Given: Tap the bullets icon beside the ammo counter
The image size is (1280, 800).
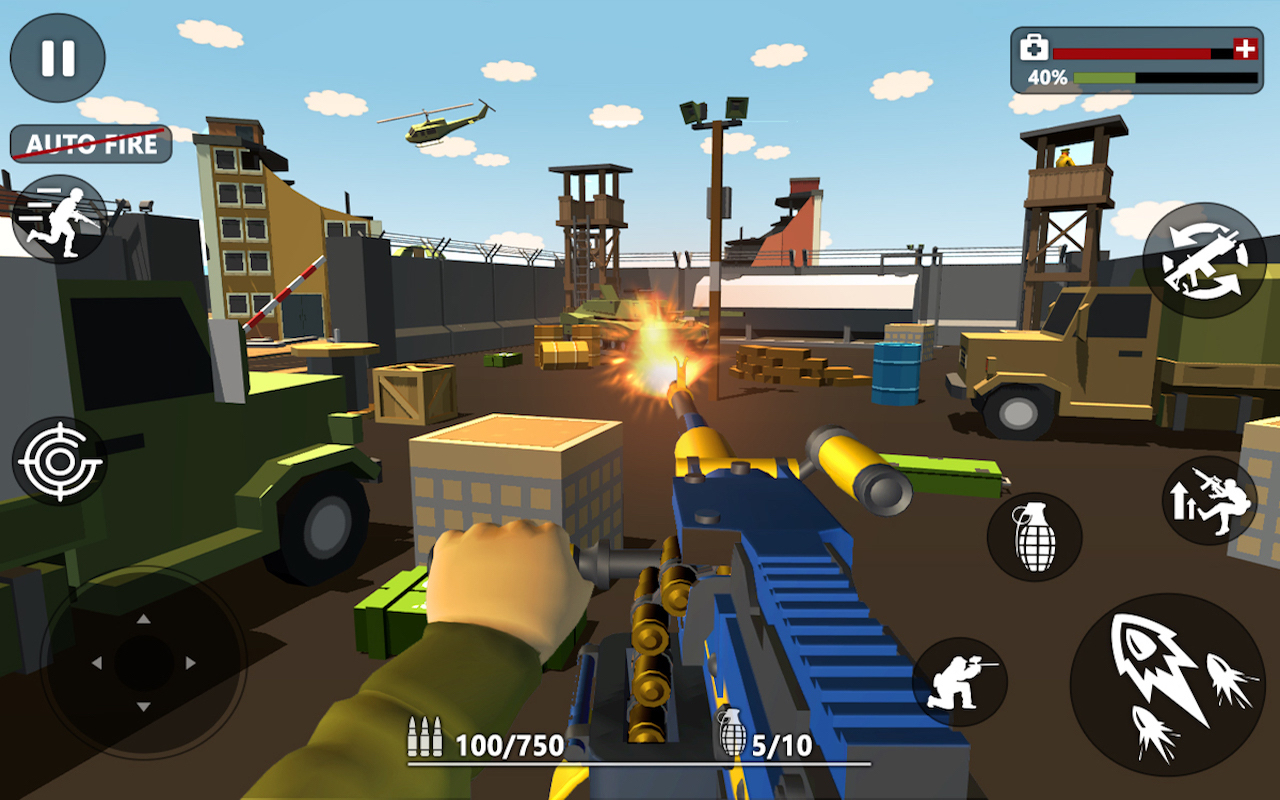Looking at the screenshot, I should pos(425,737).
